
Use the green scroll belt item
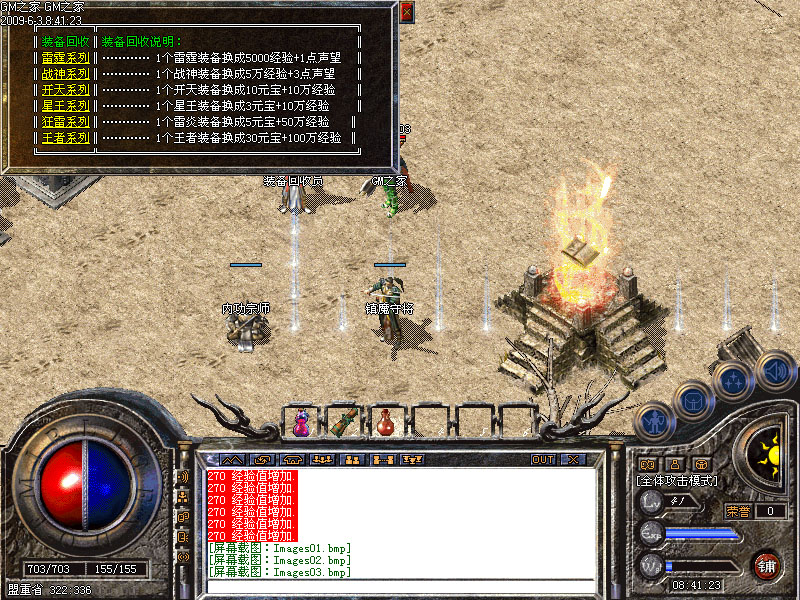click(x=343, y=421)
